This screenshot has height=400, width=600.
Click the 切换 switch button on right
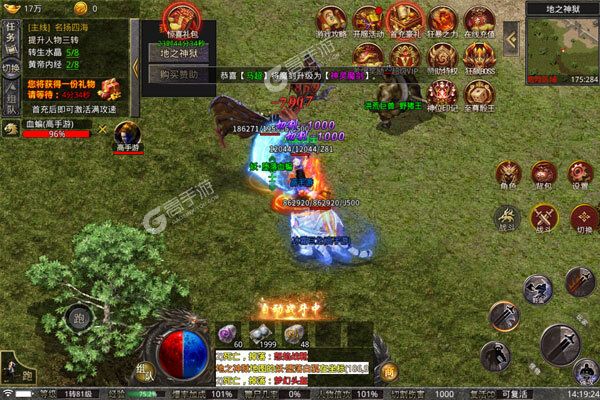(x=582, y=218)
